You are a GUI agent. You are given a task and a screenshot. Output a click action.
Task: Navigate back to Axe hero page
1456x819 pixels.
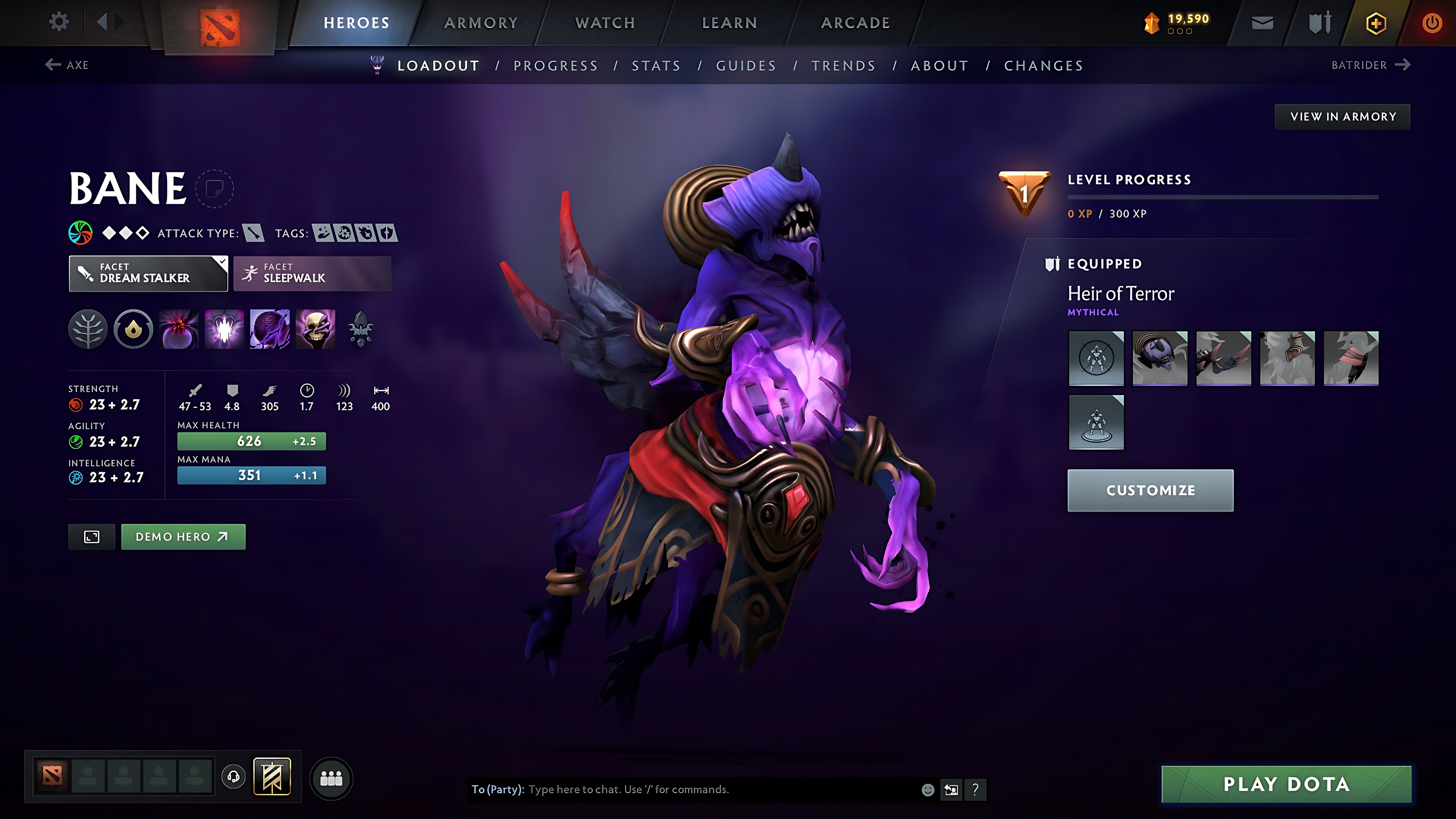[67, 64]
